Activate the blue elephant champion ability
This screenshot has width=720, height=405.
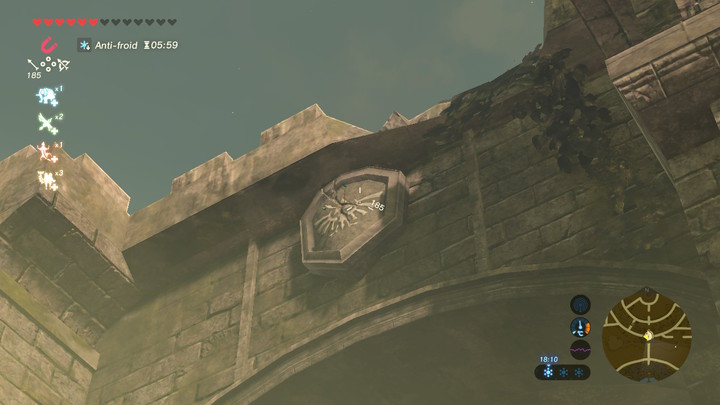click(46, 96)
